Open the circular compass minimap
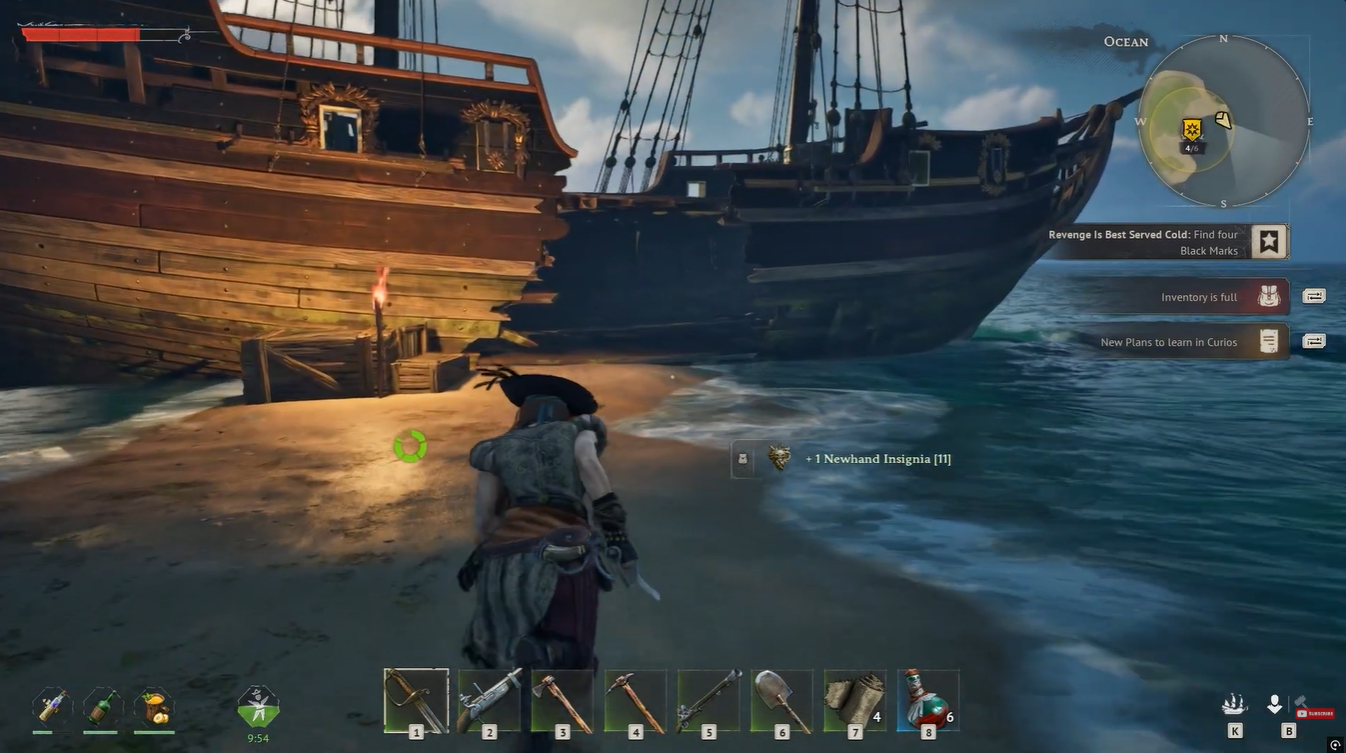 [x=1224, y=122]
